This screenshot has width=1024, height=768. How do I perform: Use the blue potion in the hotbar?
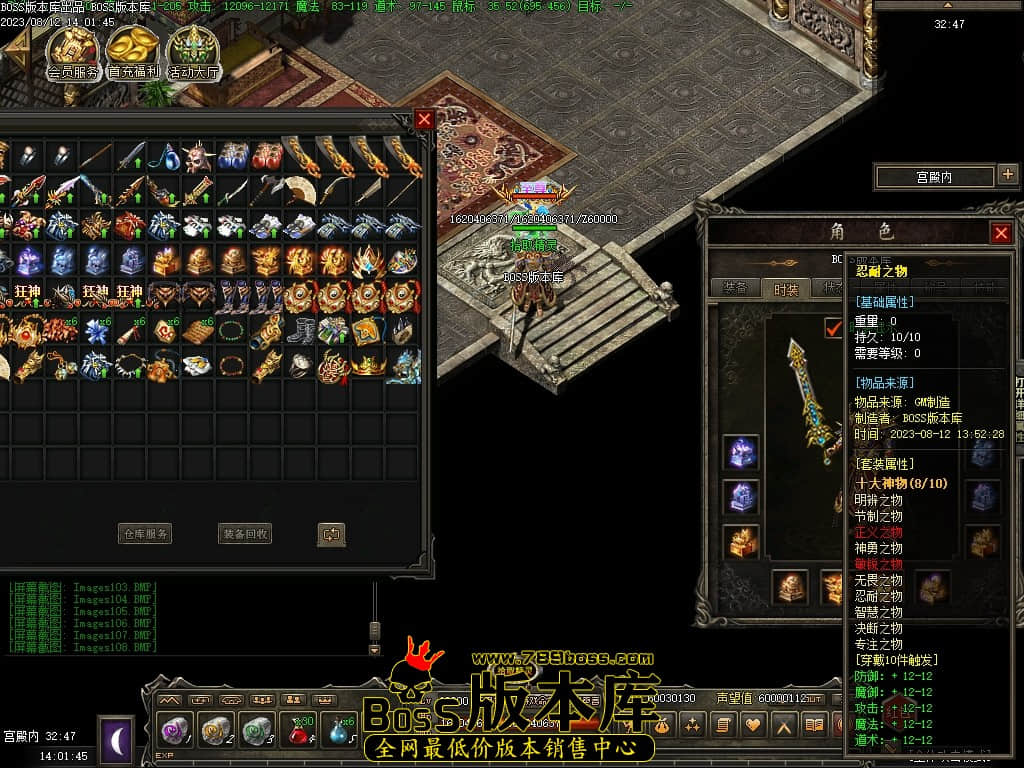click(x=338, y=731)
